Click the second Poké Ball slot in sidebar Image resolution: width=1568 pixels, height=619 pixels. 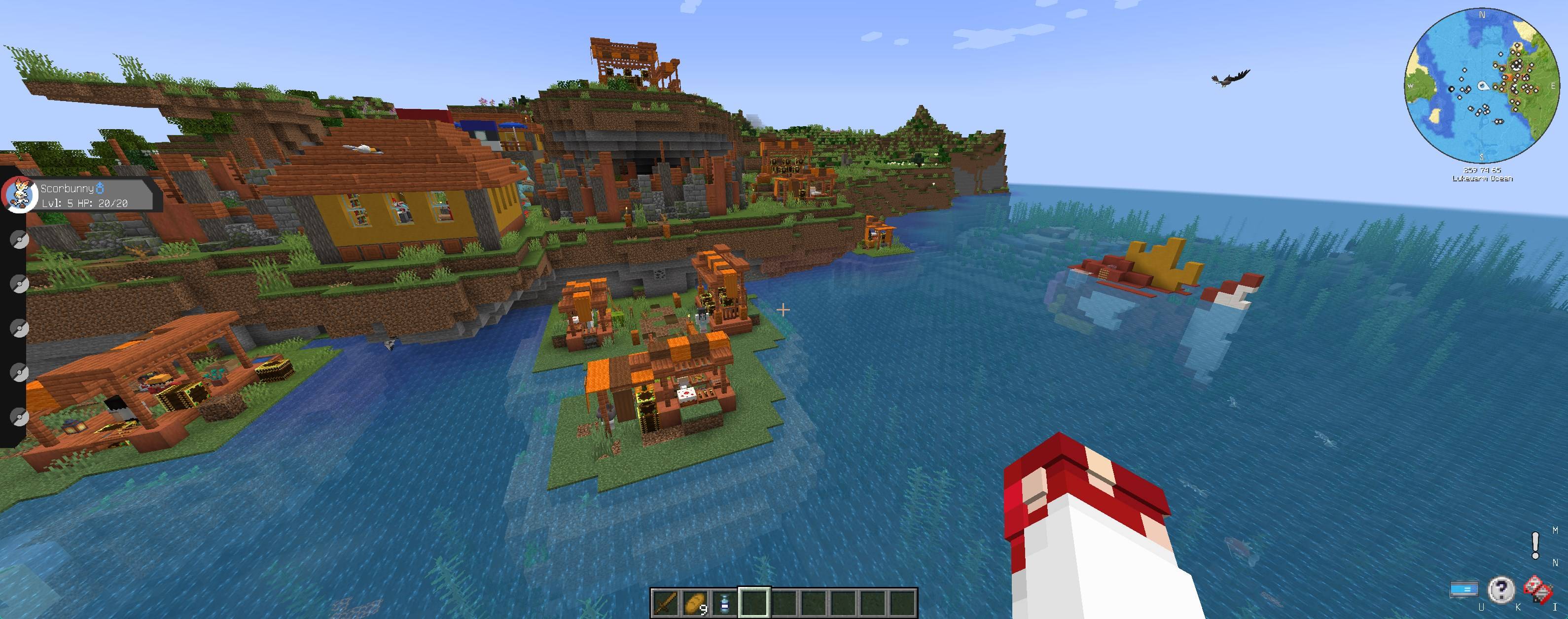point(19,284)
